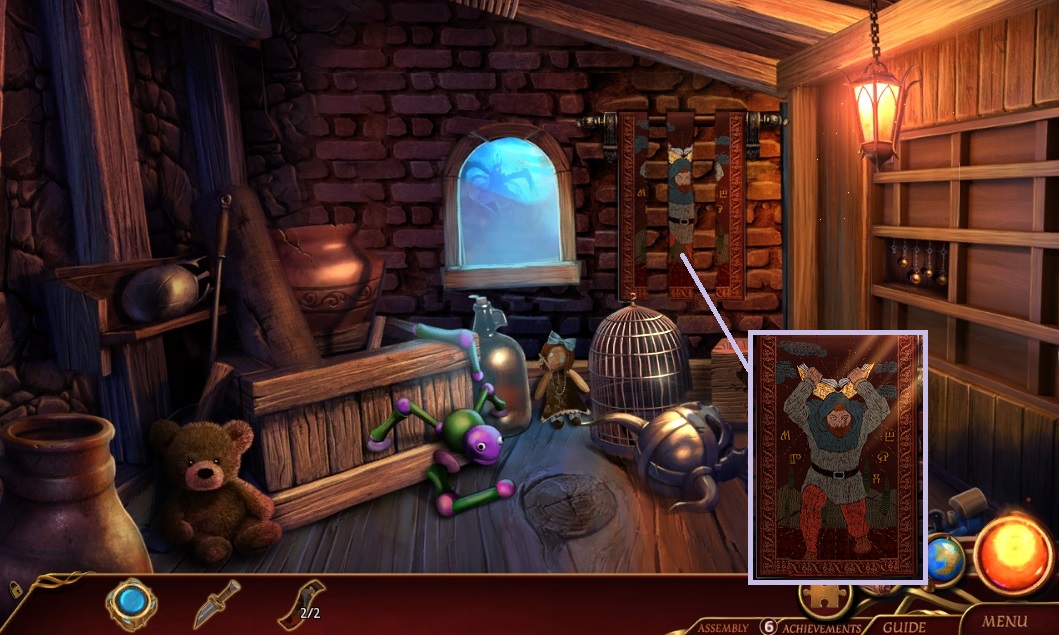Open the Assembly collection

723,628
